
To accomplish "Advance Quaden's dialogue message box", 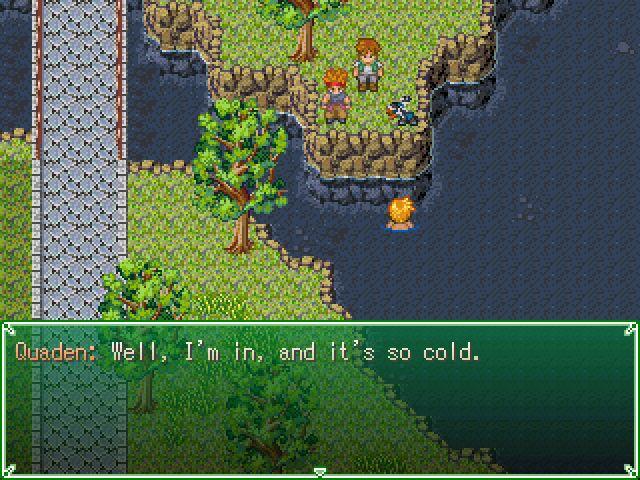I will coord(319,396).
